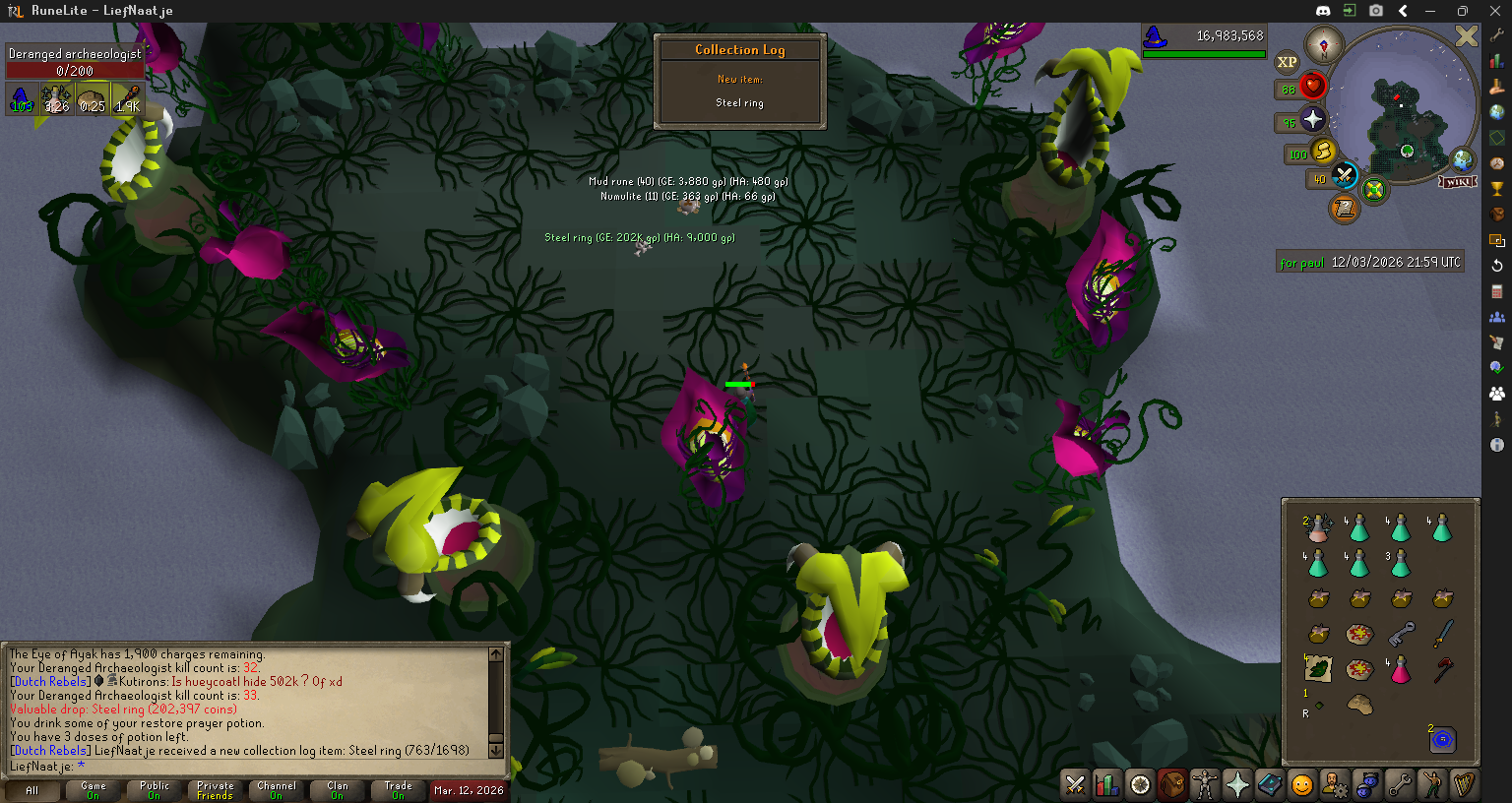
Task: Open the Spellbook tab
Action: point(1270,784)
